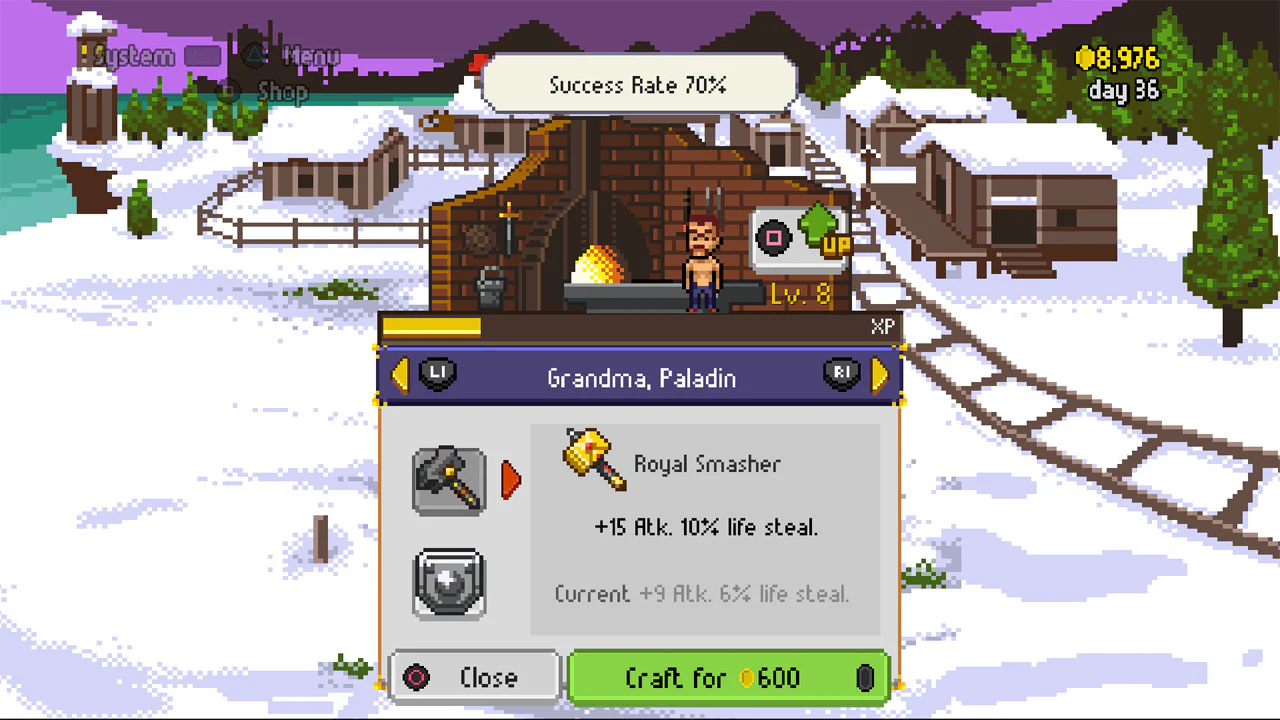This screenshot has height=720, width=1280.
Task: Click the right arrow to switch character
Action: (880, 374)
